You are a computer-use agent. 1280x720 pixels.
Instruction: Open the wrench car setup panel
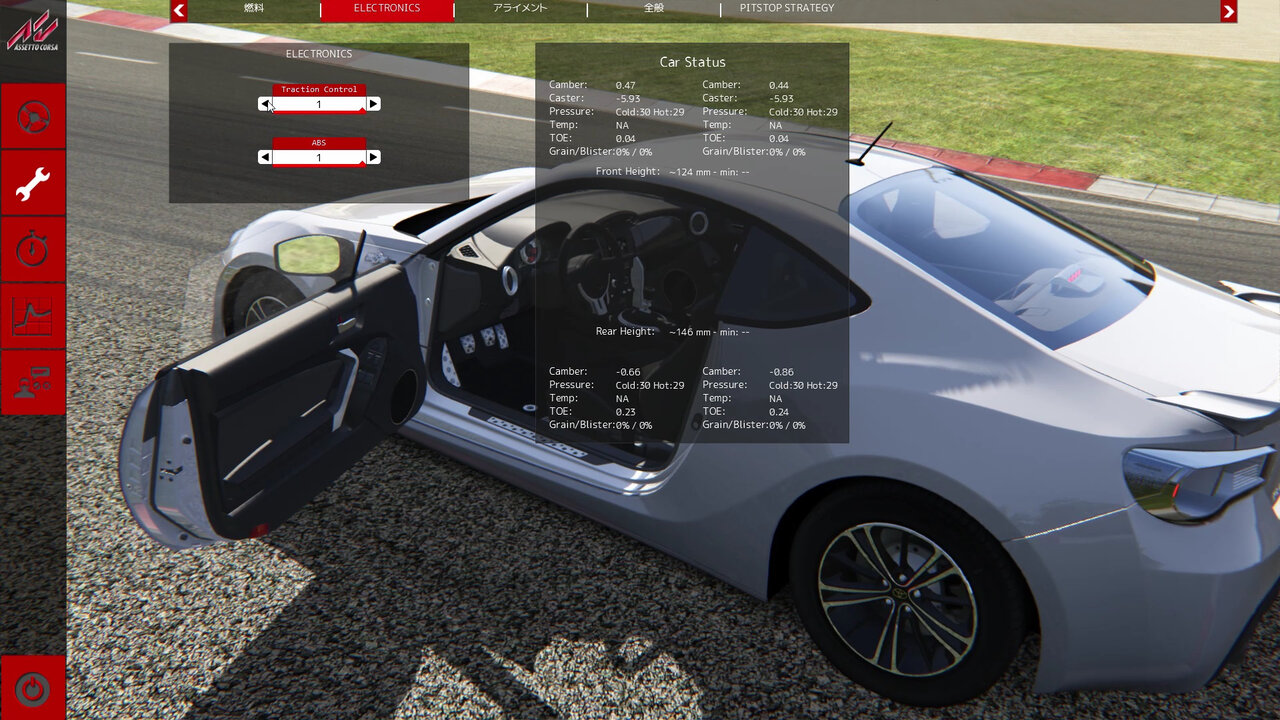point(33,183)
